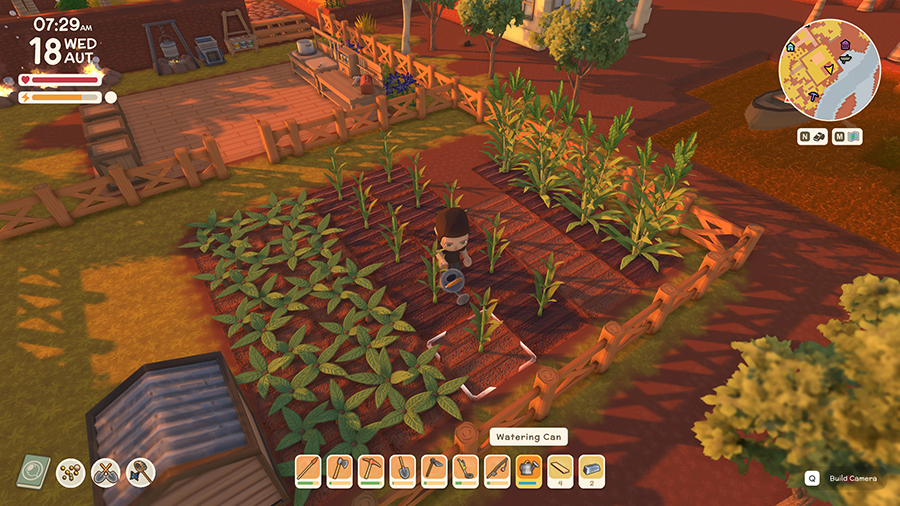
Task: Select the spear in the hotbar
Action: coord(310,469)
